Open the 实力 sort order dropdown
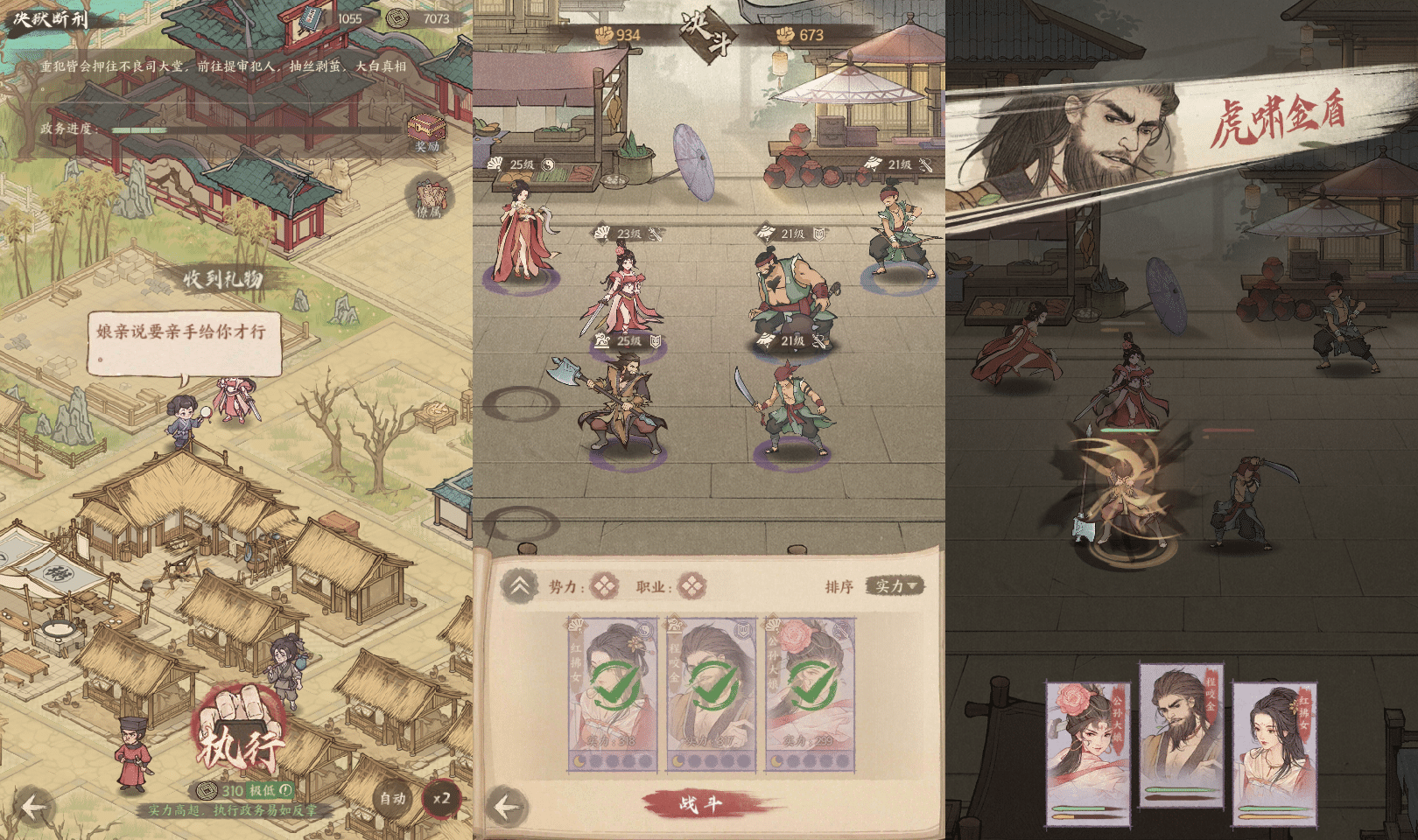 pos(894,586)
